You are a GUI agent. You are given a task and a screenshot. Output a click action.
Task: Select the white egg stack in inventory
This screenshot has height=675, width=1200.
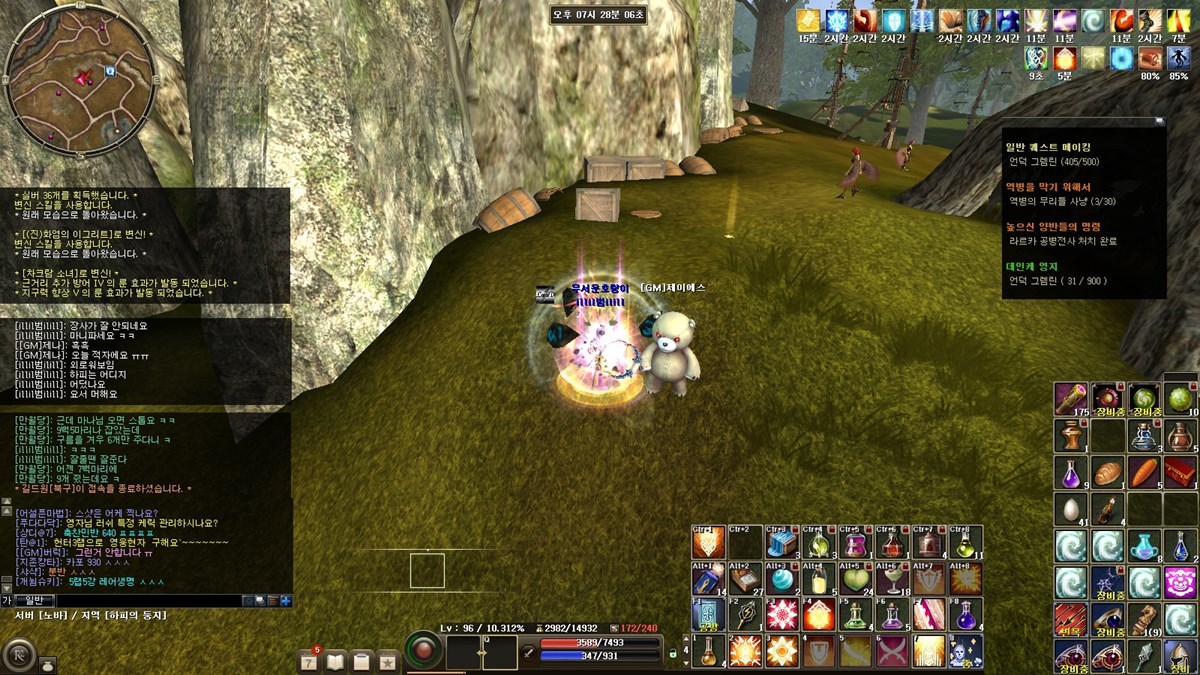point(1070,508)
